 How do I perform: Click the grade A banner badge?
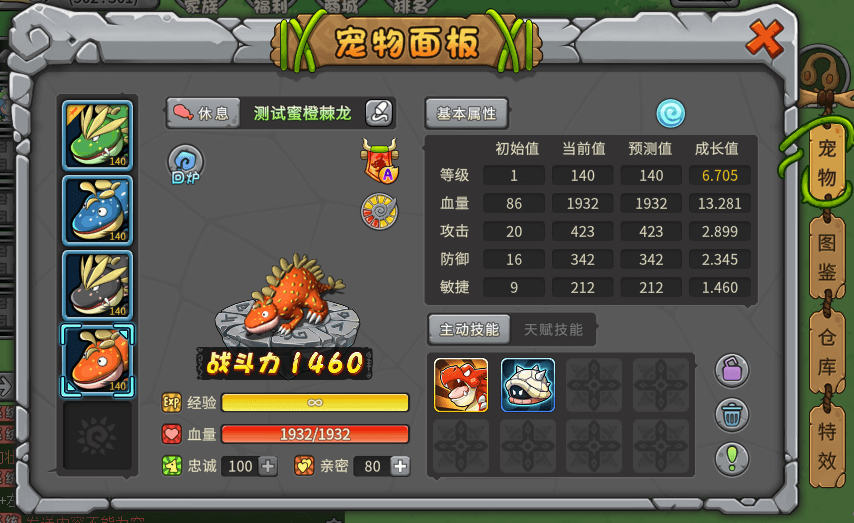(380, 160)
